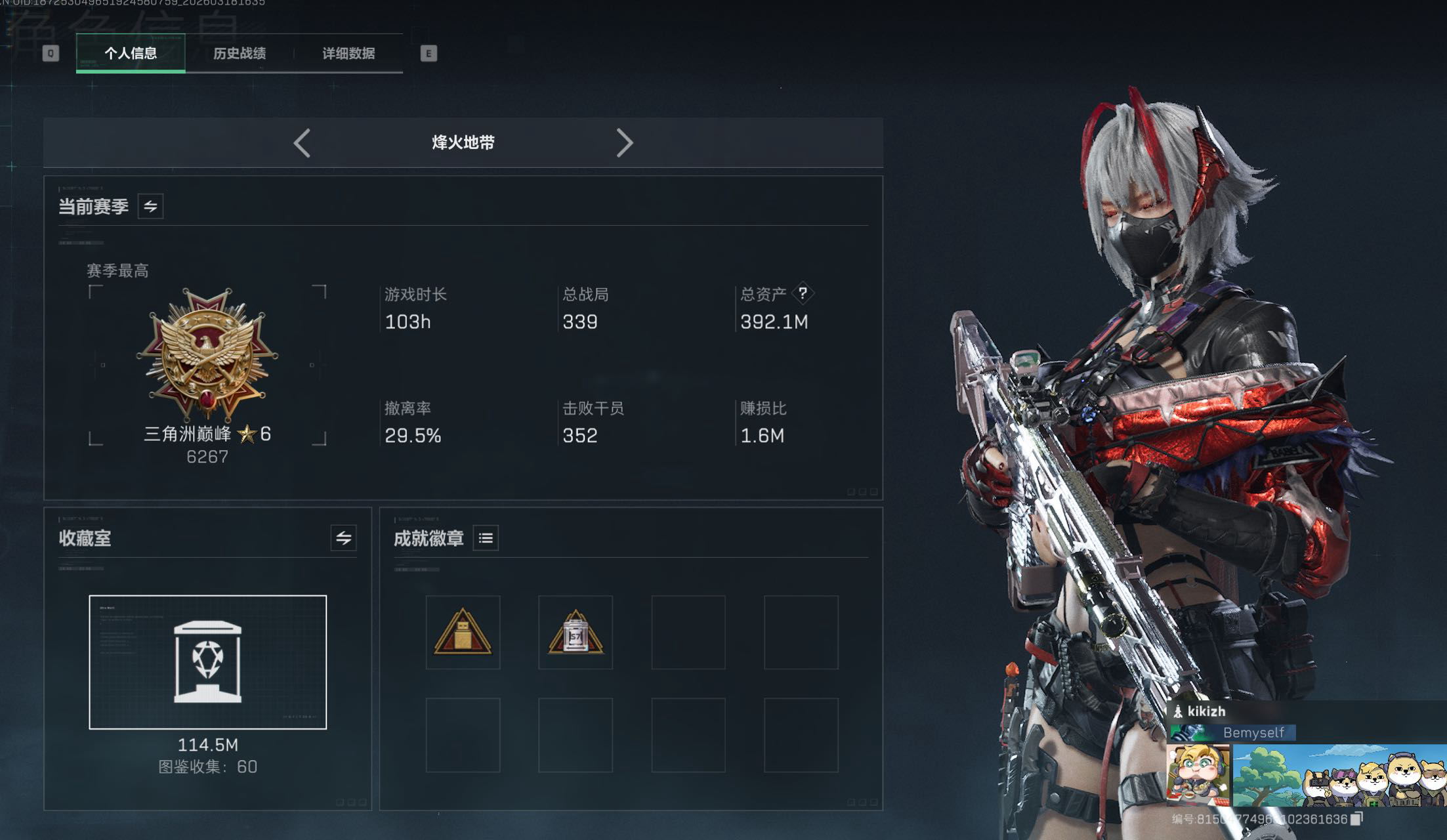The image size is (1447, 840).
Task: Click the shiba dogs banner card
Action: point(1339,774)
